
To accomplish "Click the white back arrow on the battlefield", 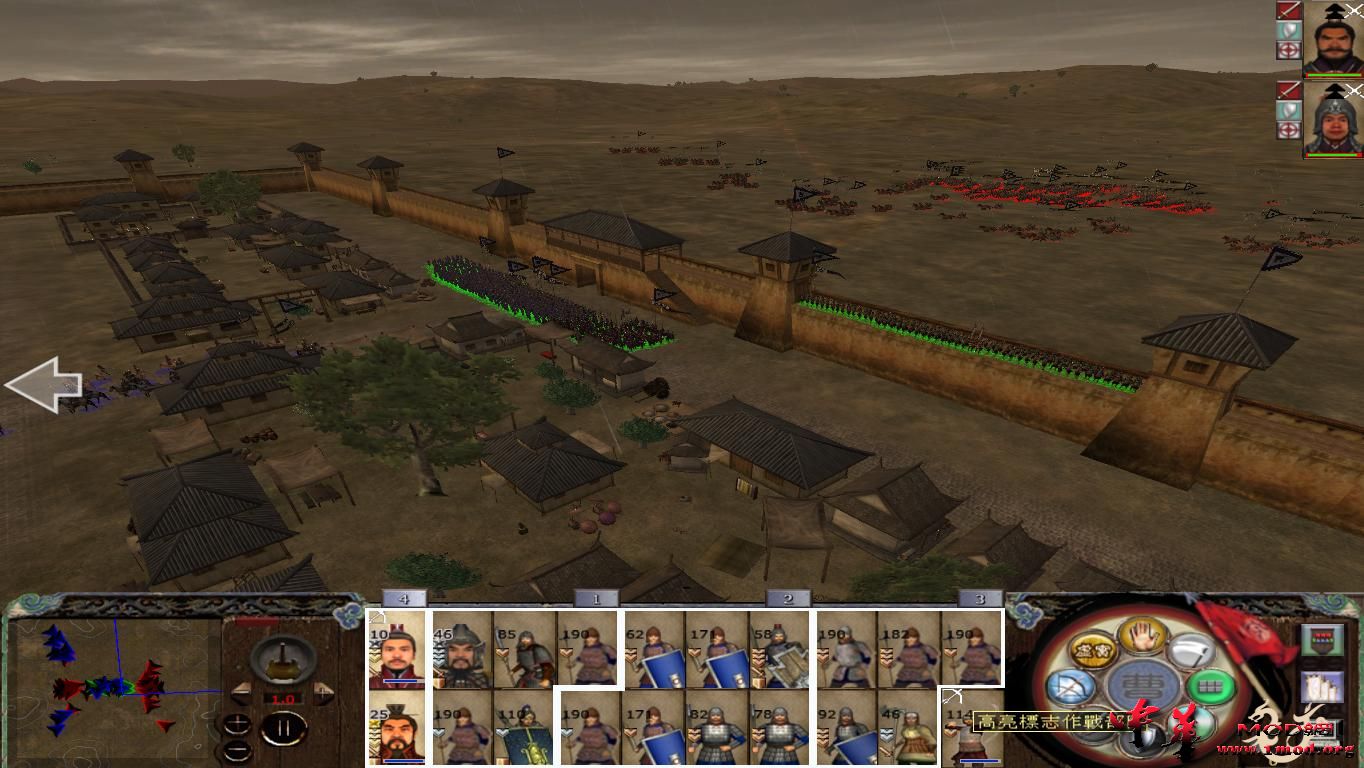I will click(x=45, y=385).
